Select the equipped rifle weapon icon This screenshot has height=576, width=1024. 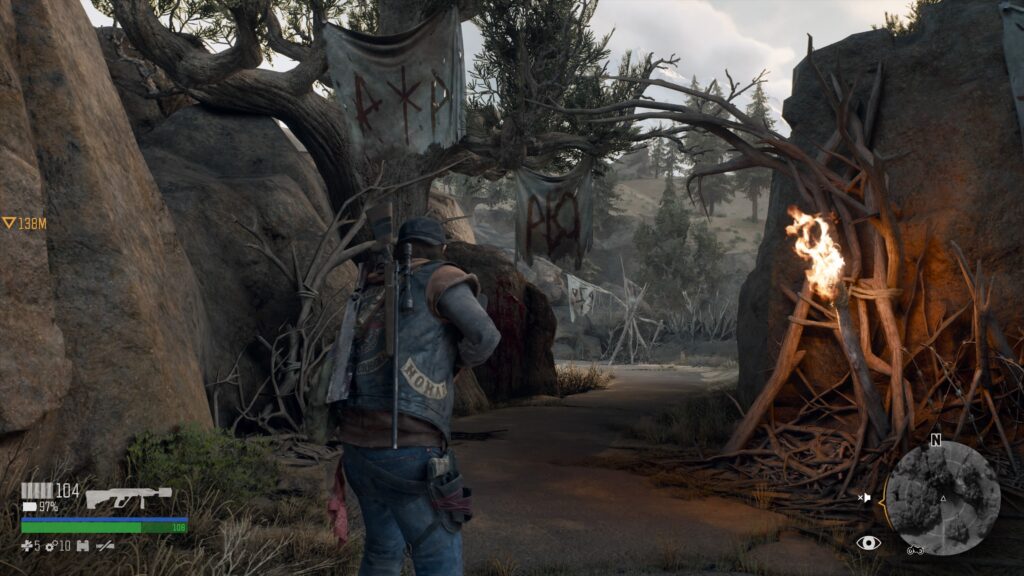point(128,496)
